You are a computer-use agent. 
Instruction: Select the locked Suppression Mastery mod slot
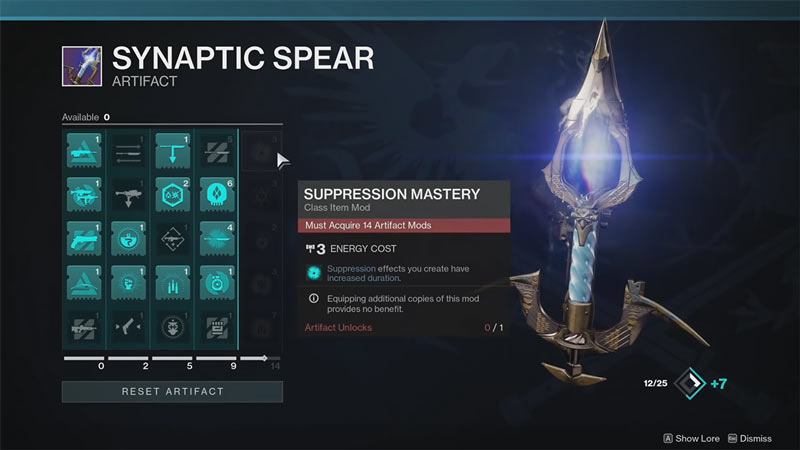point(260,150)
